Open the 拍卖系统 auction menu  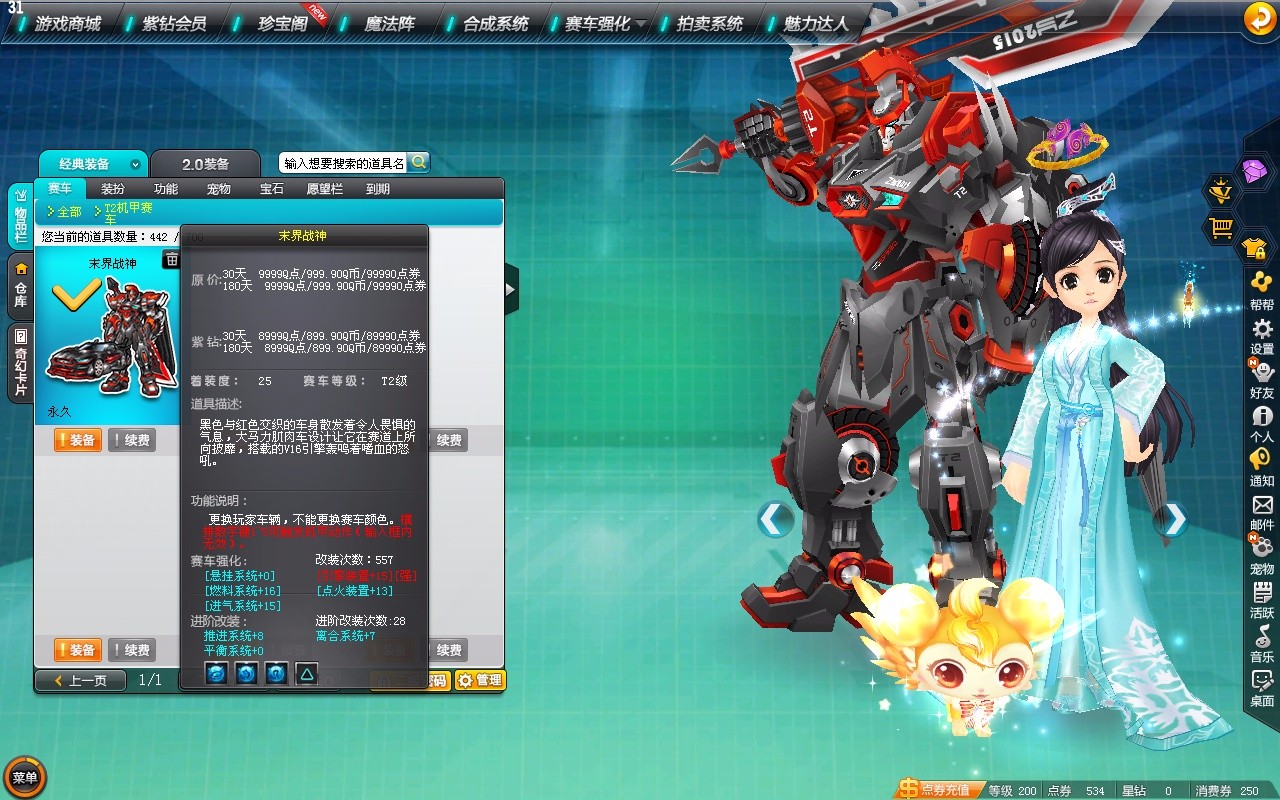coord(709,23)
